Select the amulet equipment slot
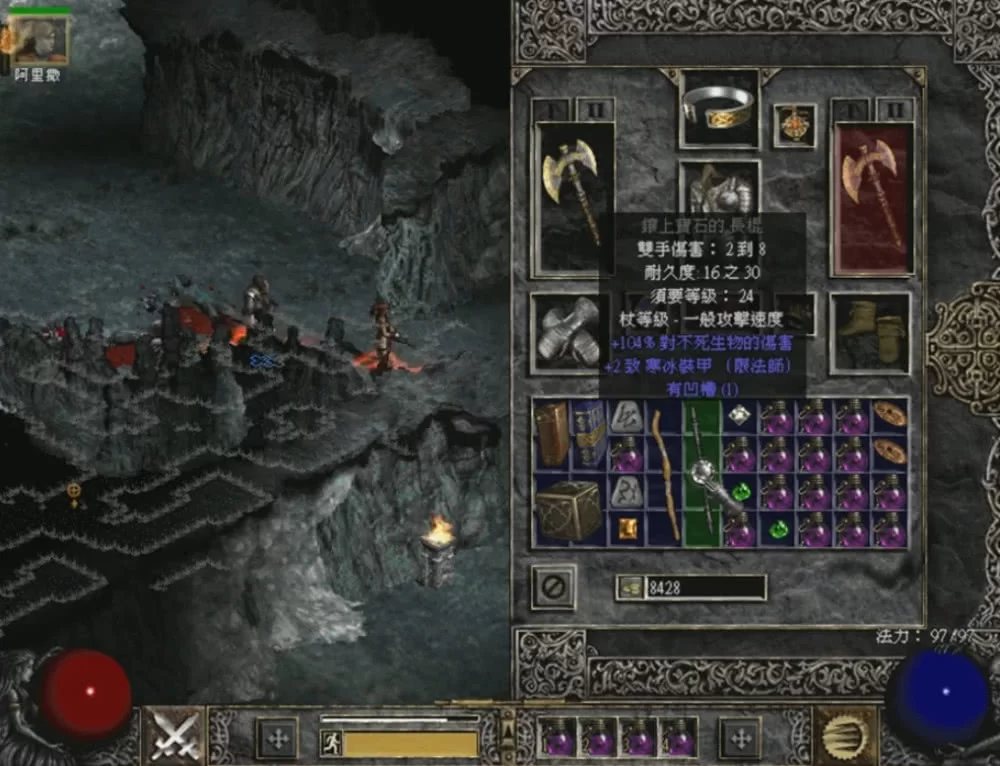1000x766 pixels. coord(794,126)
